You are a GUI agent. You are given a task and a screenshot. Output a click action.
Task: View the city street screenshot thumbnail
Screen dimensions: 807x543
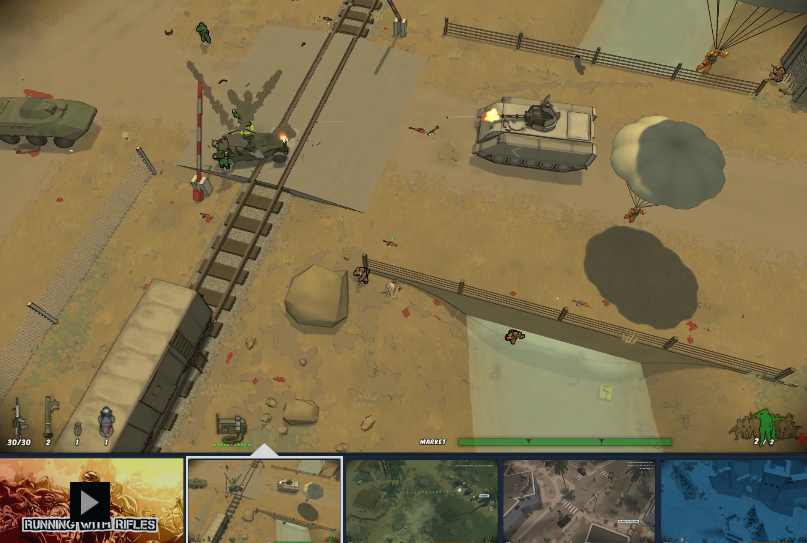click(579, 500)
